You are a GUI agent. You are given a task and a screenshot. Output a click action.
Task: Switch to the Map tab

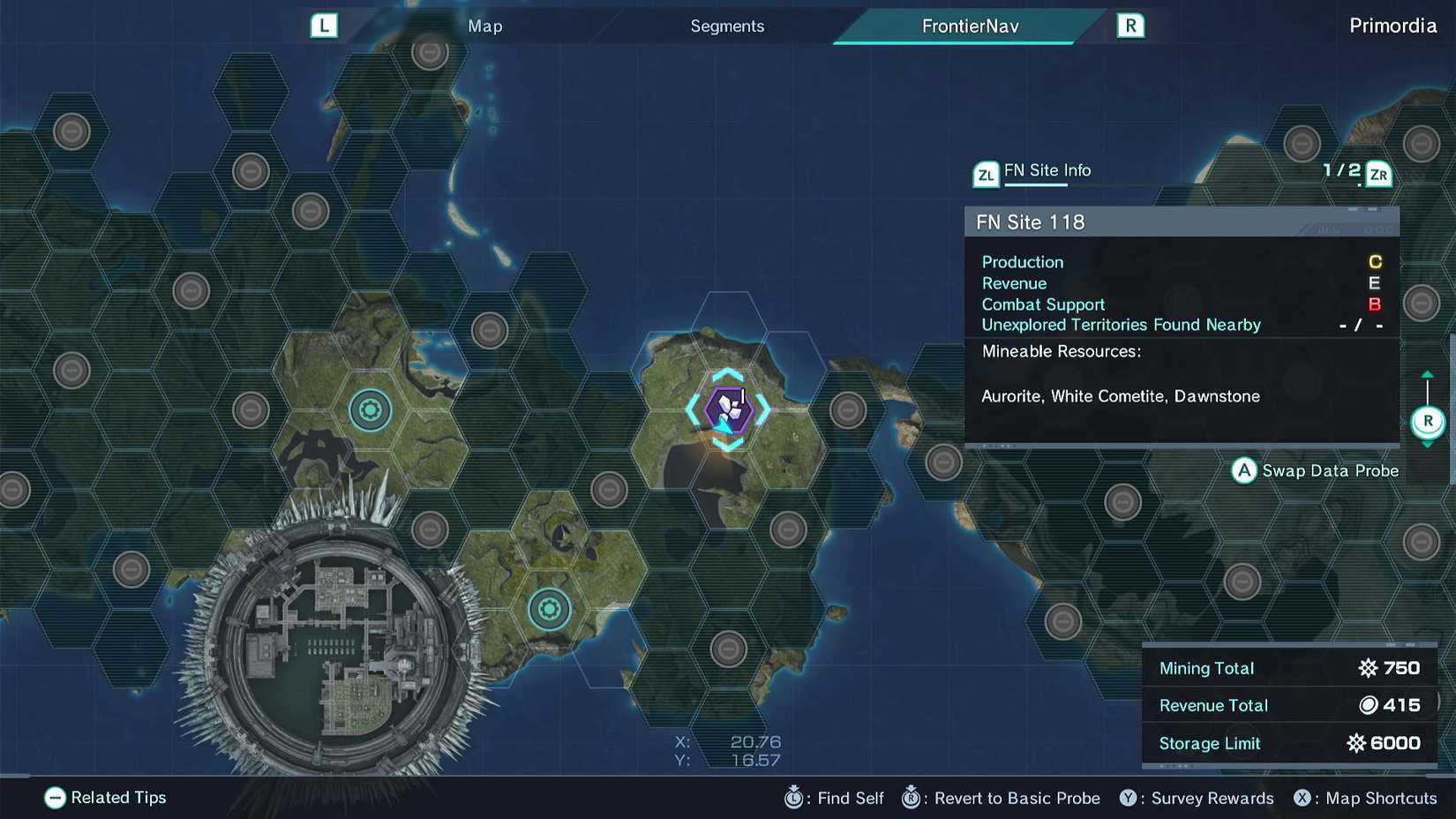[484, 26]
